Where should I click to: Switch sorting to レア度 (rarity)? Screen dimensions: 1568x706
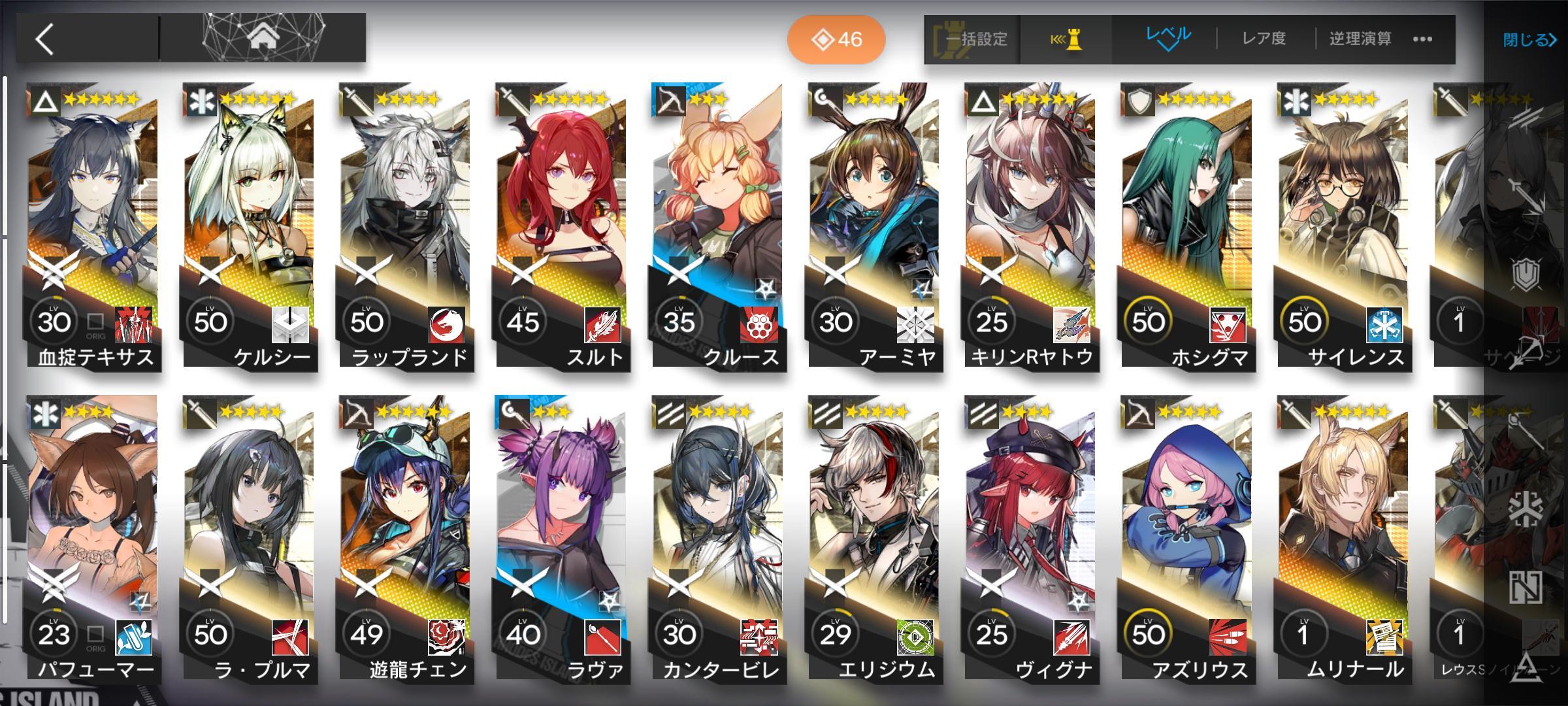pyautogui.click(x=1266, y=39)
